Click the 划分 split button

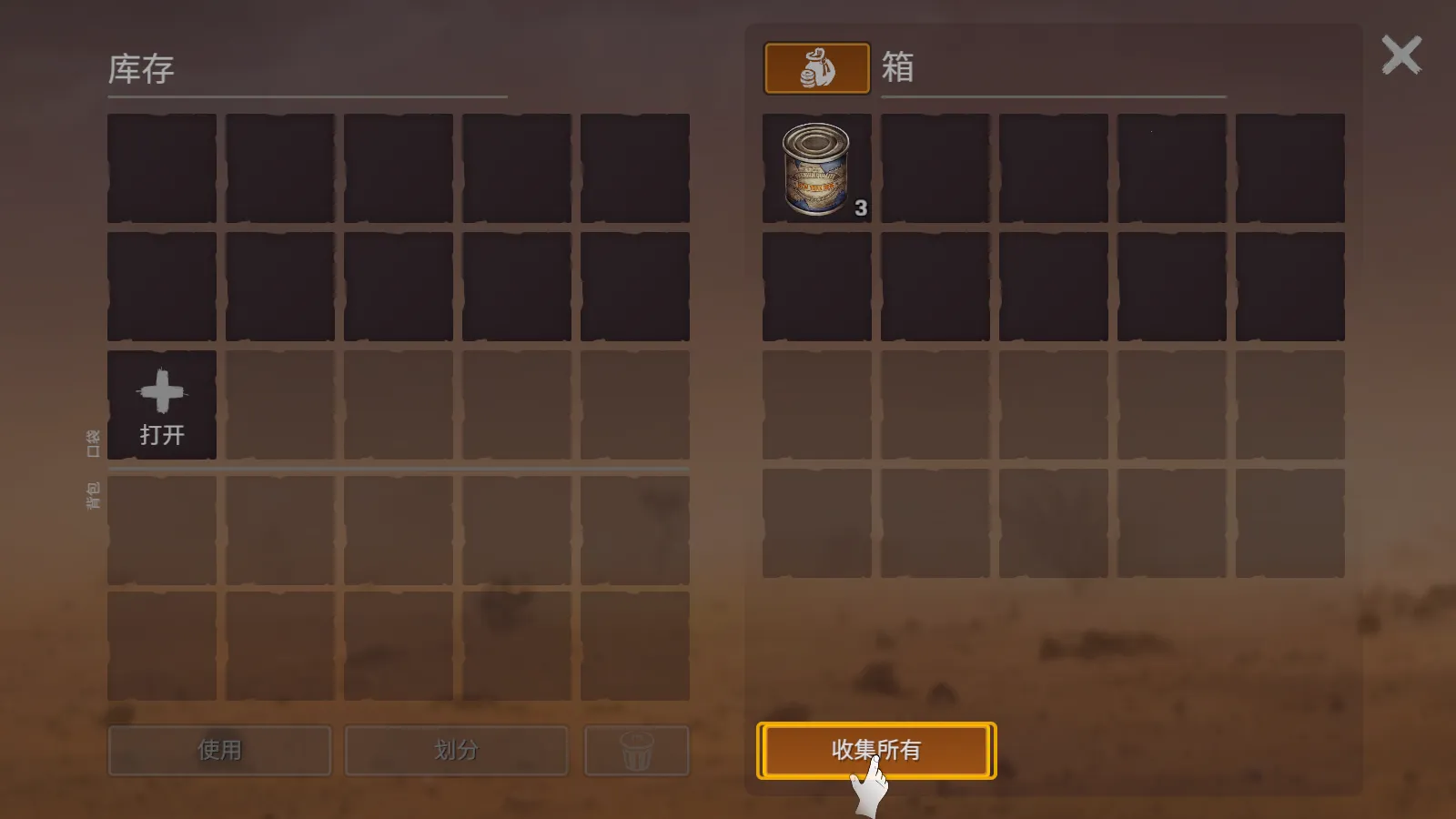(456, 750)
